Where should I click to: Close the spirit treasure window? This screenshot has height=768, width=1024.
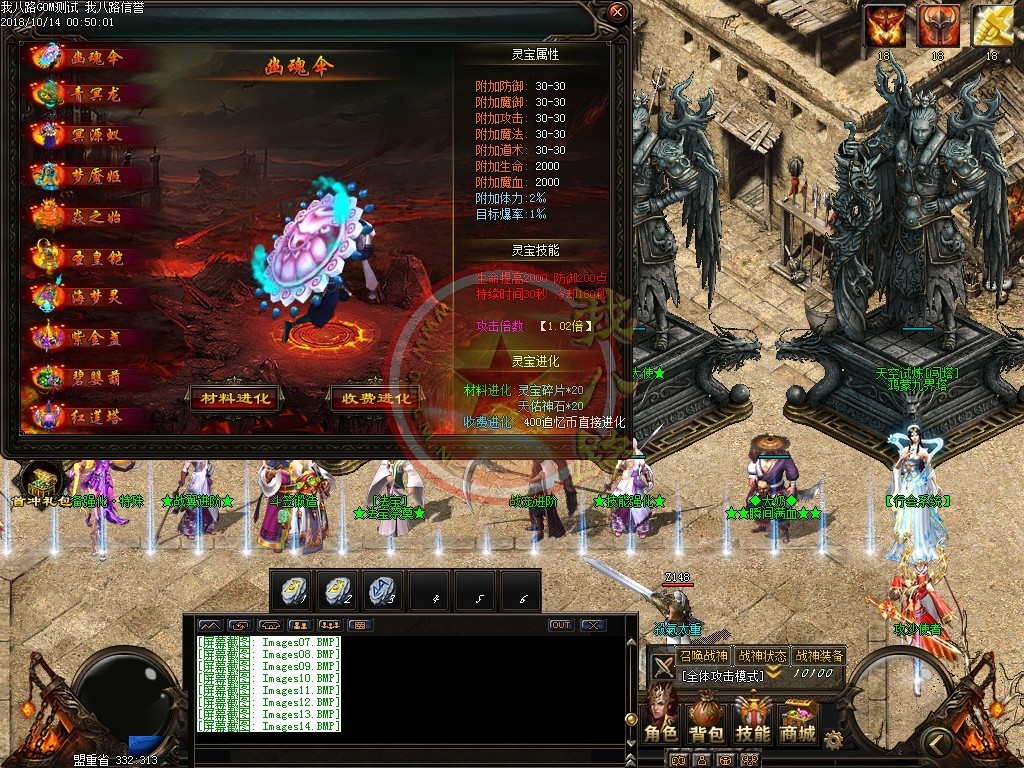pos(618,13)
